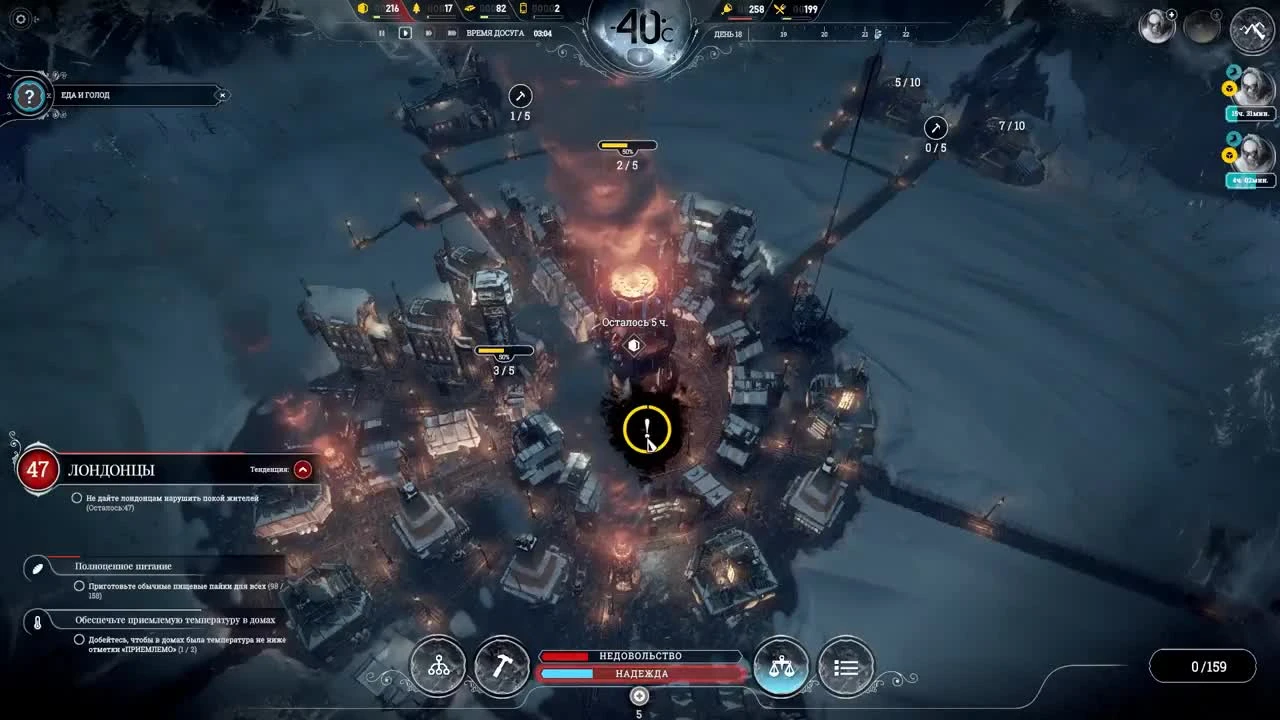
Task: Click the coal resource icon in top bar
Action: 362,10
